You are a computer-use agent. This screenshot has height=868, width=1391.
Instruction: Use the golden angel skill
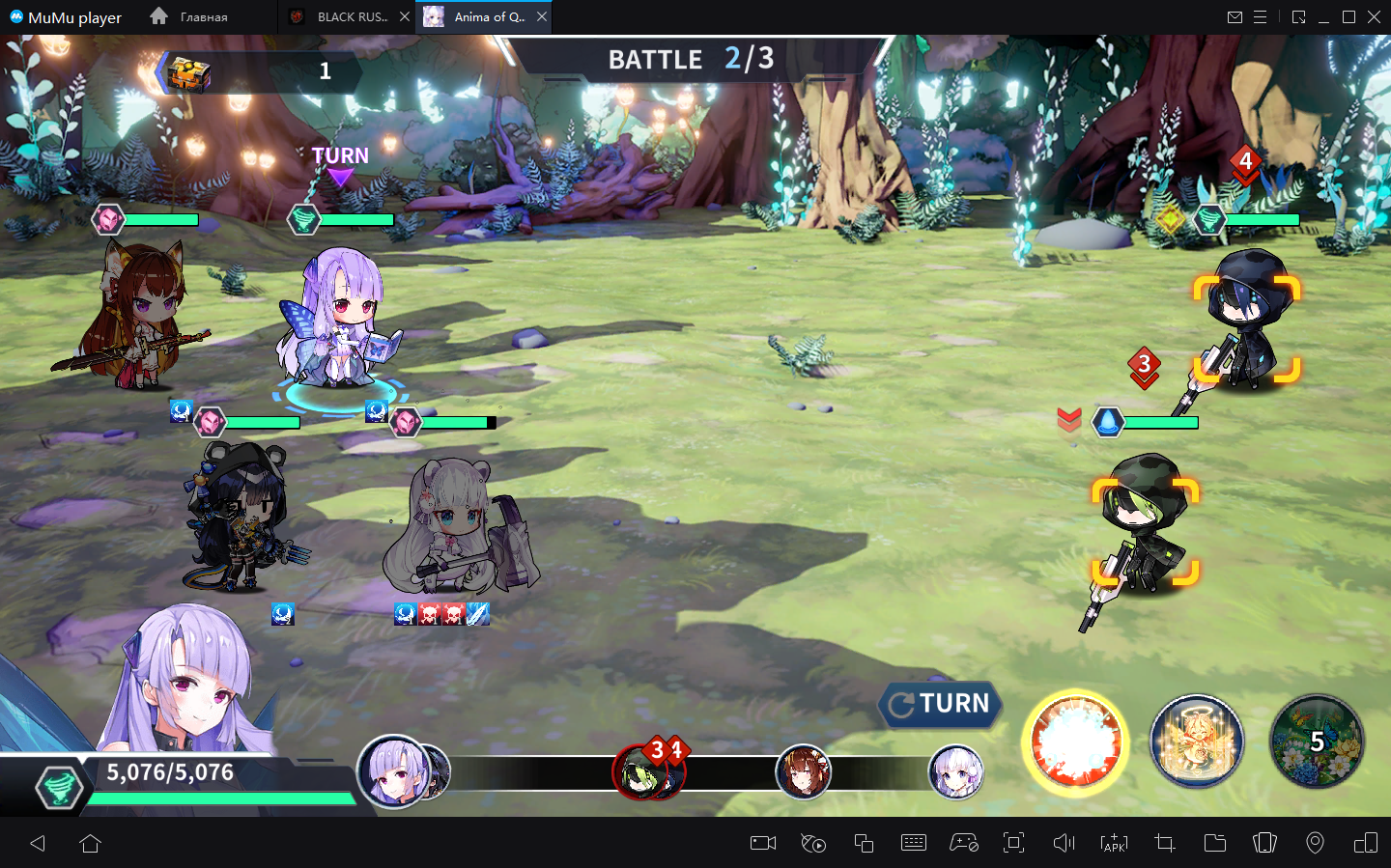coord(1197,742)
